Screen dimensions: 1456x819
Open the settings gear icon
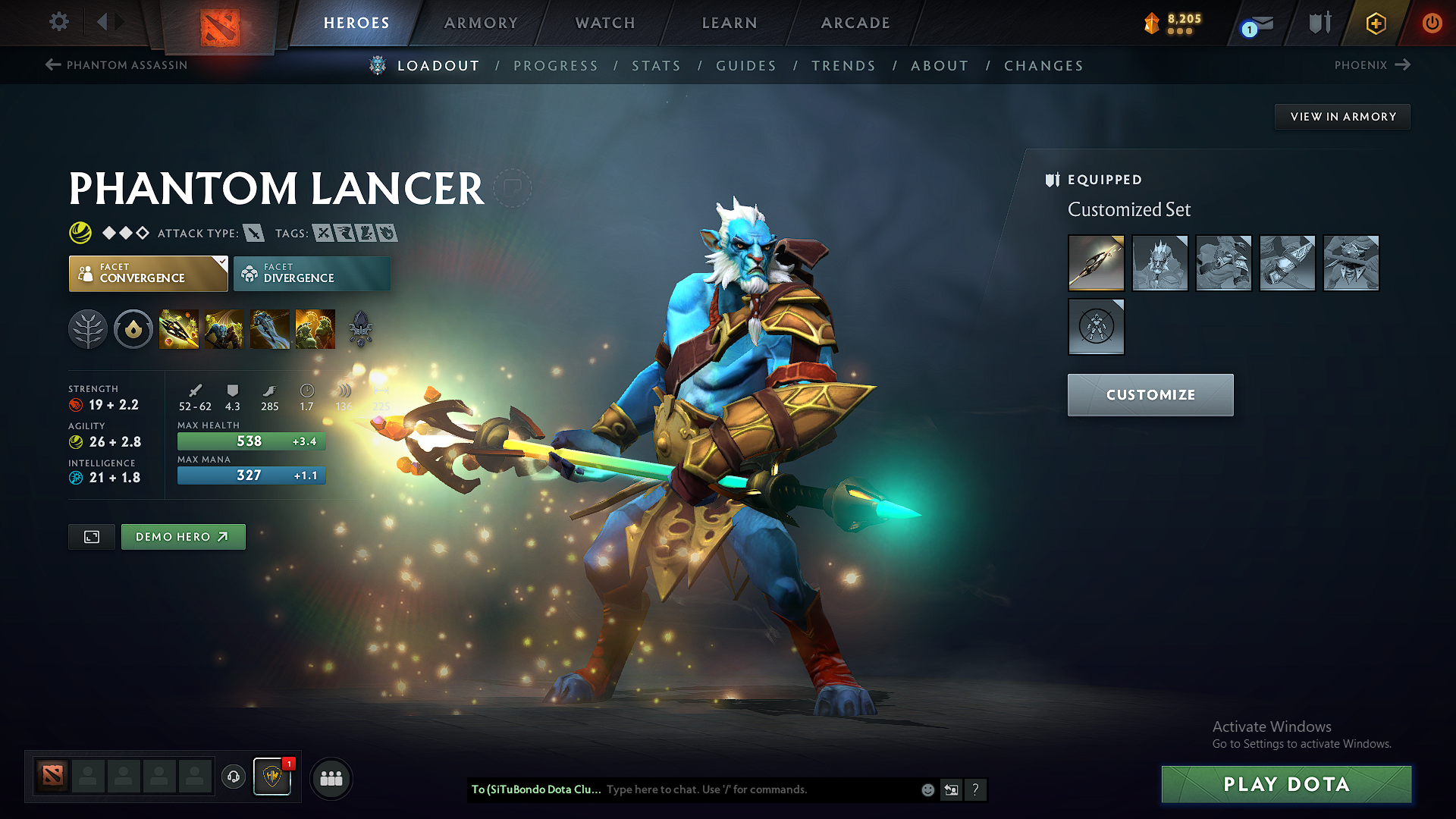click(x=58, y=23)
